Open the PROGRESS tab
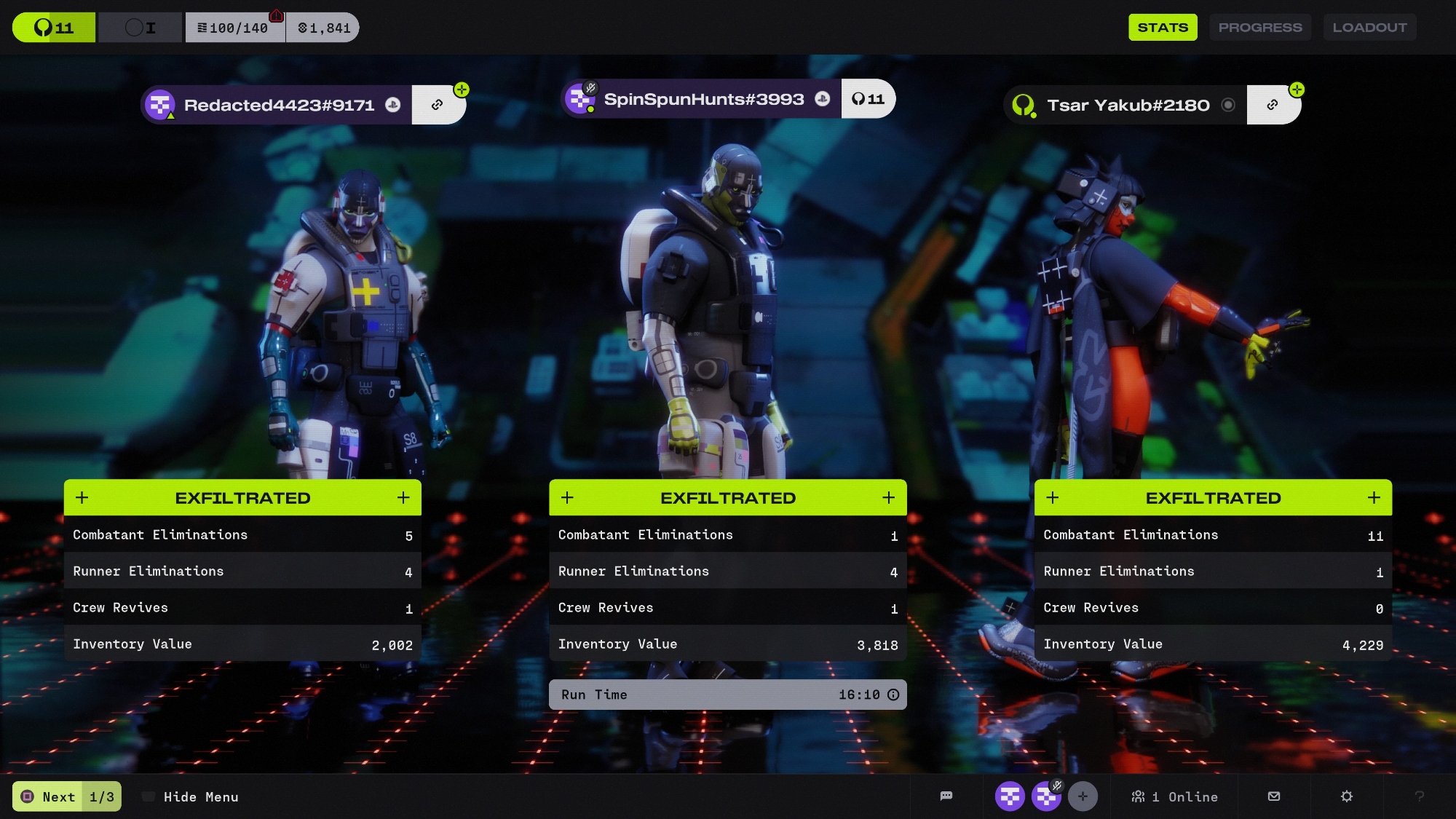Screen dimensions: 1456x819 1260,28
